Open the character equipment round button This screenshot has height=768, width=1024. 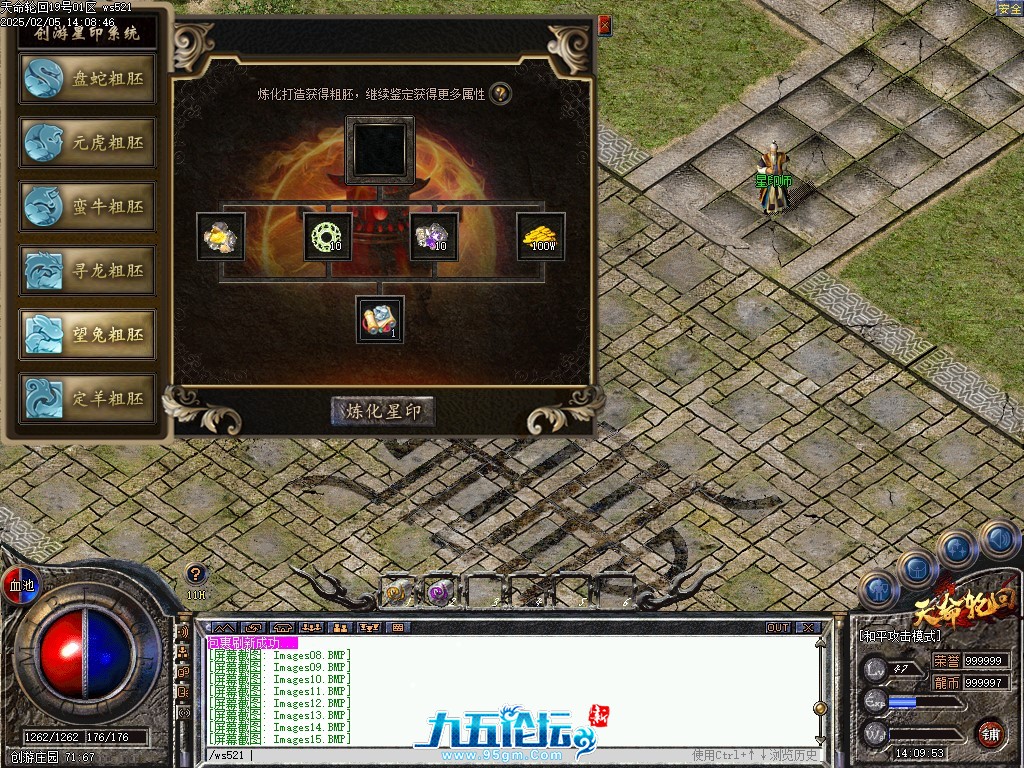(x=877, y=590)
